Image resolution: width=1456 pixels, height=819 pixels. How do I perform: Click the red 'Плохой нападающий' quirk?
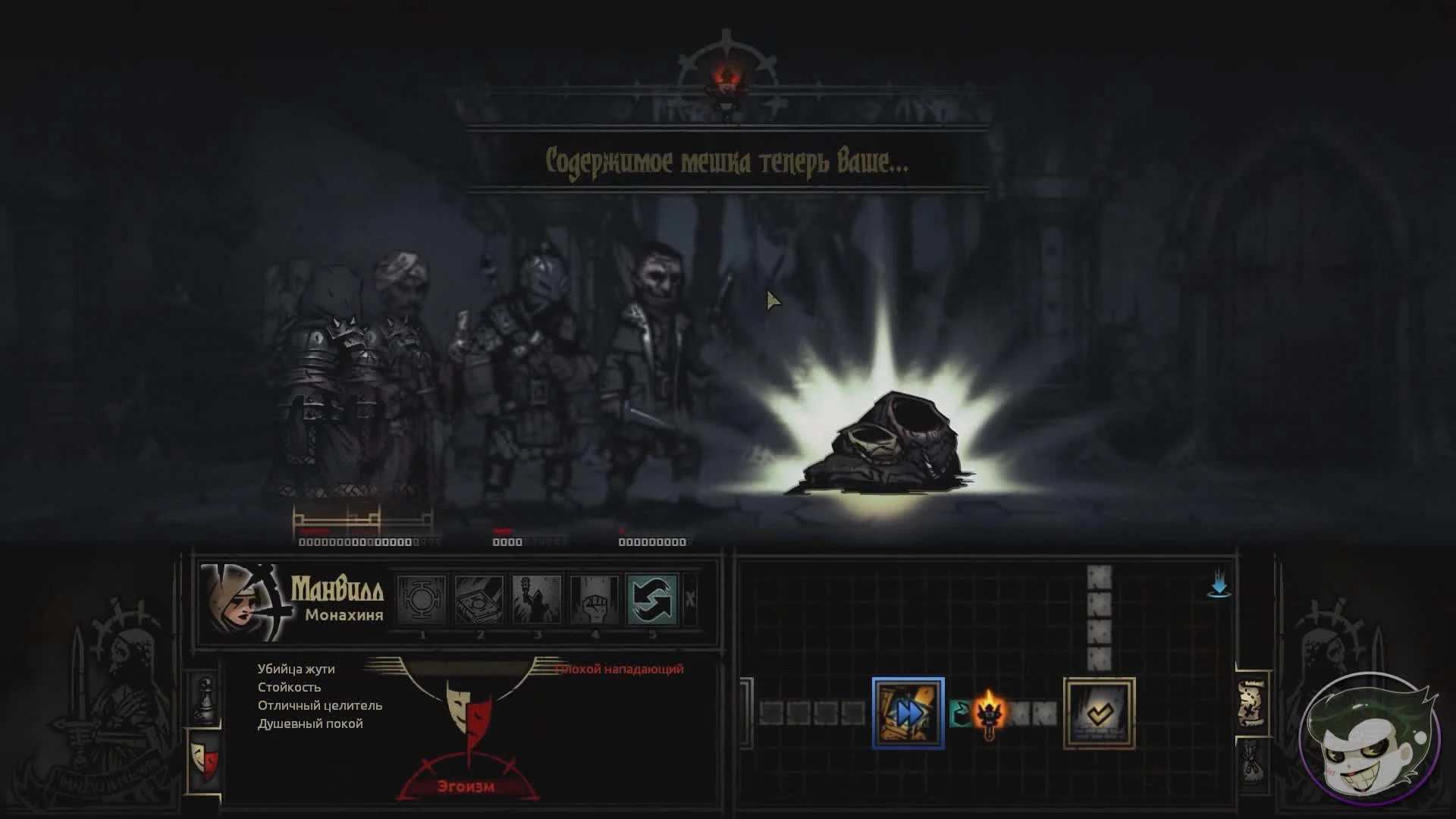click(620, 669)
